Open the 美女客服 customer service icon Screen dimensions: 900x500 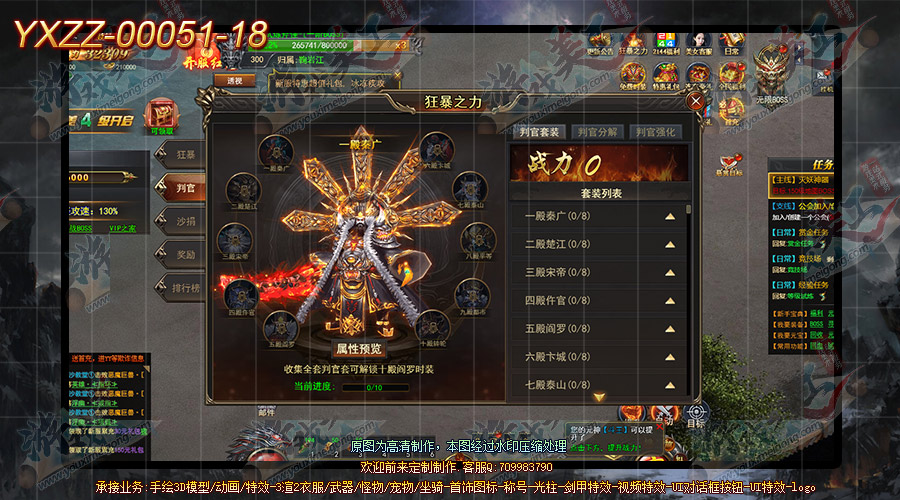coord(698,42)
